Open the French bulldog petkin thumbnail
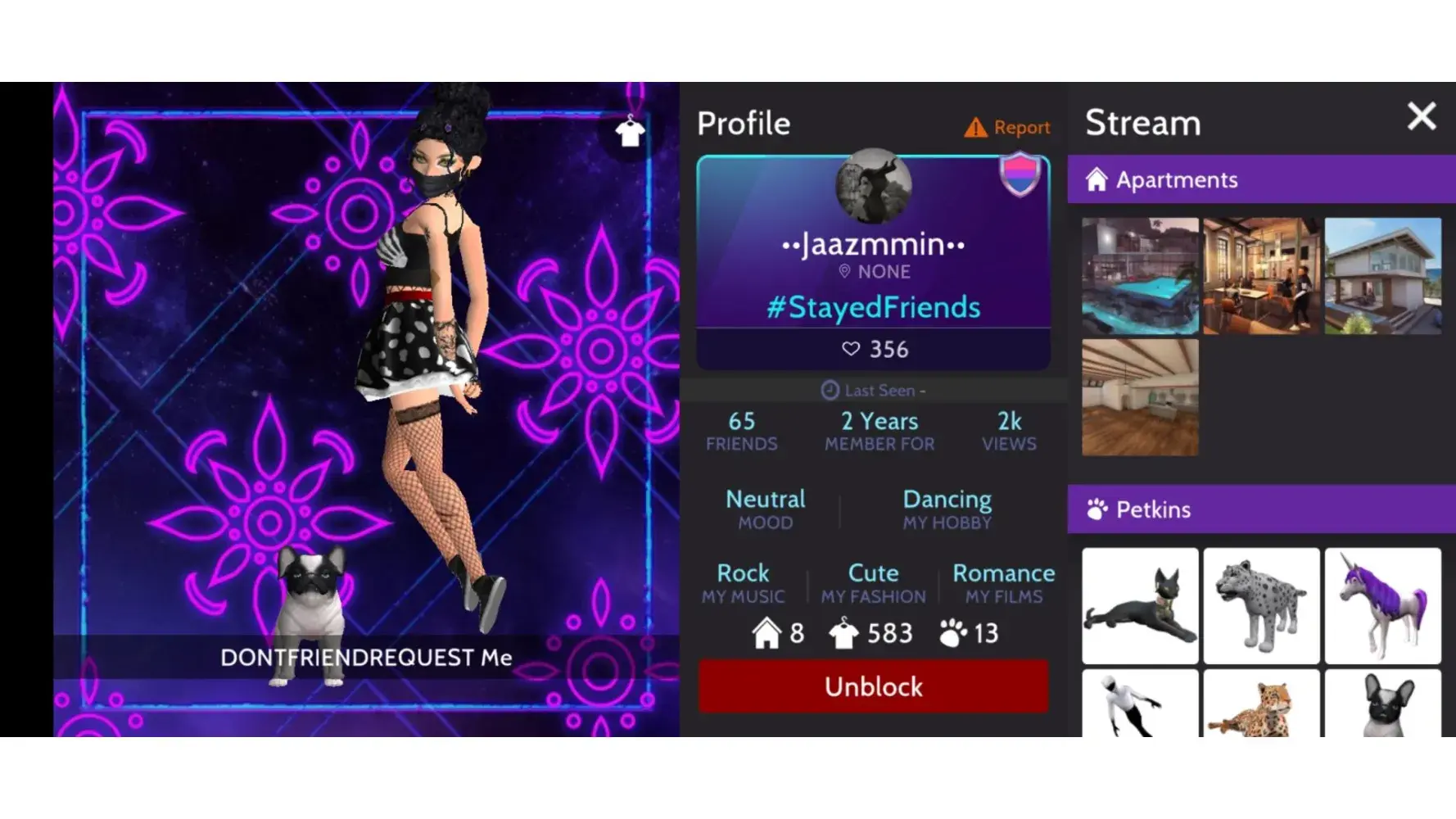Viewport: 1456px width, 819px height. [x=1382, y=704]
